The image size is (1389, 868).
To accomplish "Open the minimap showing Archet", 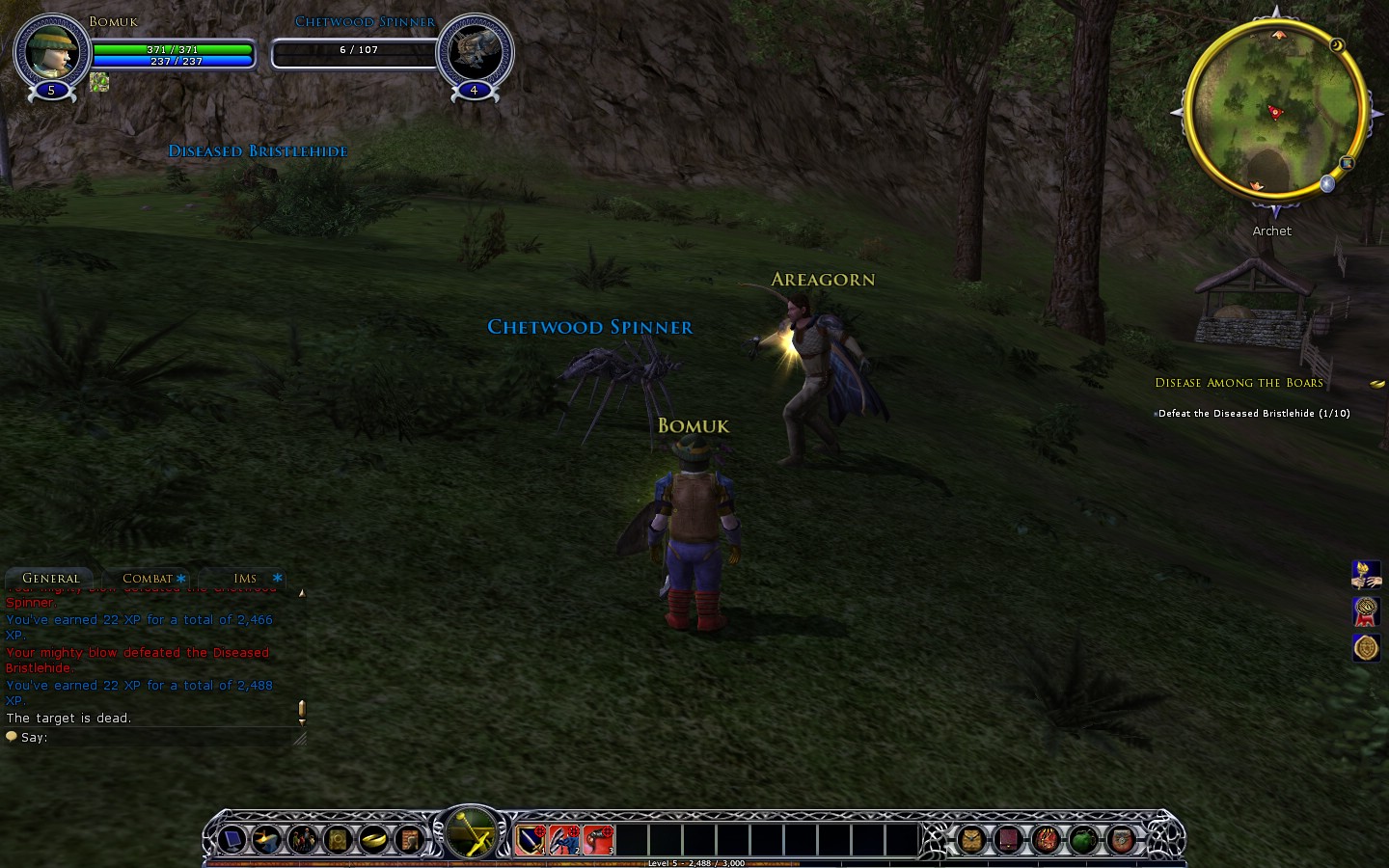I will pyautogui.click(x=1273, y=111).
